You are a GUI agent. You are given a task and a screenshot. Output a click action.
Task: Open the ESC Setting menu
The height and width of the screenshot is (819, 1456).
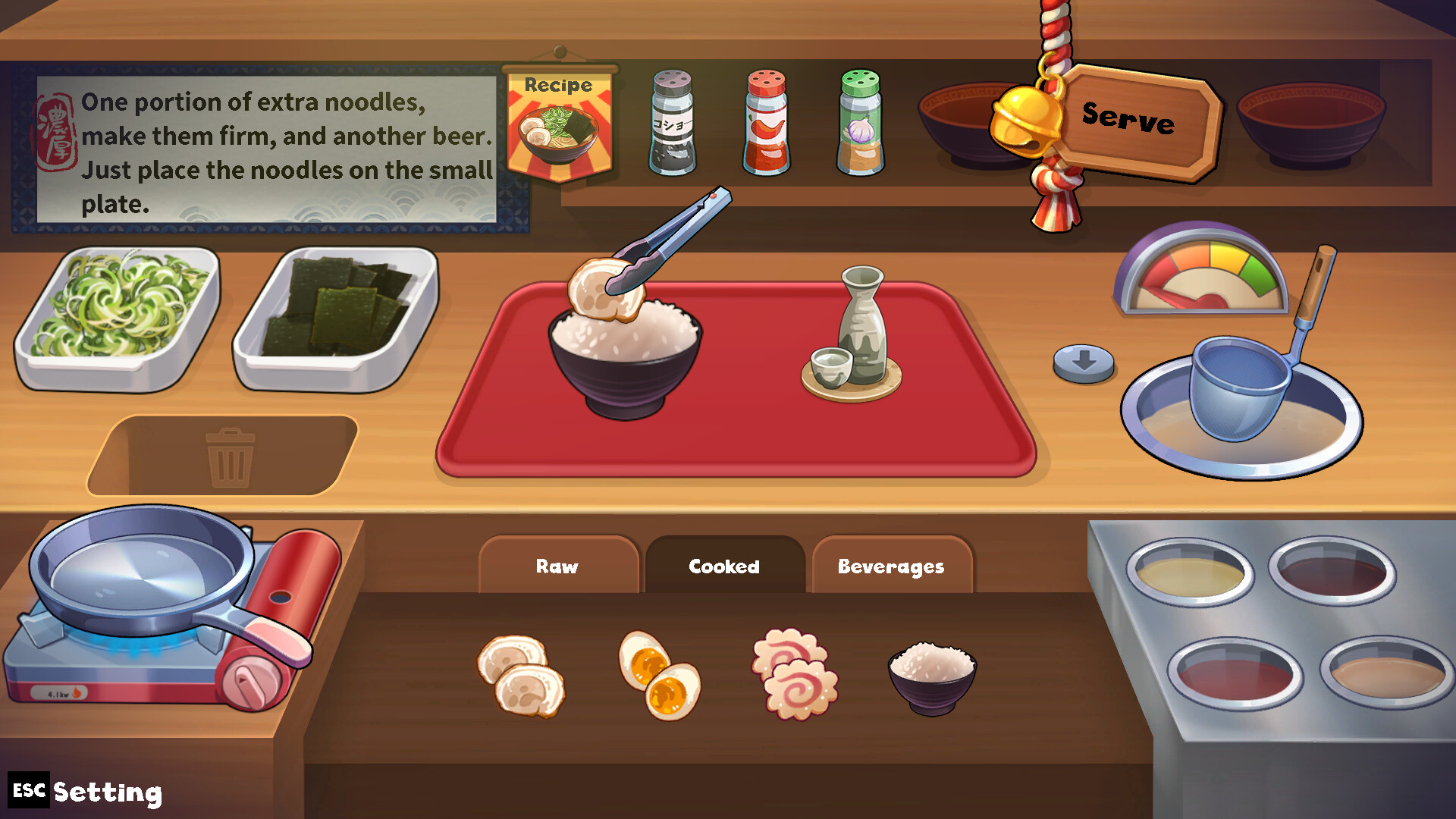click(x=83, y=792)
